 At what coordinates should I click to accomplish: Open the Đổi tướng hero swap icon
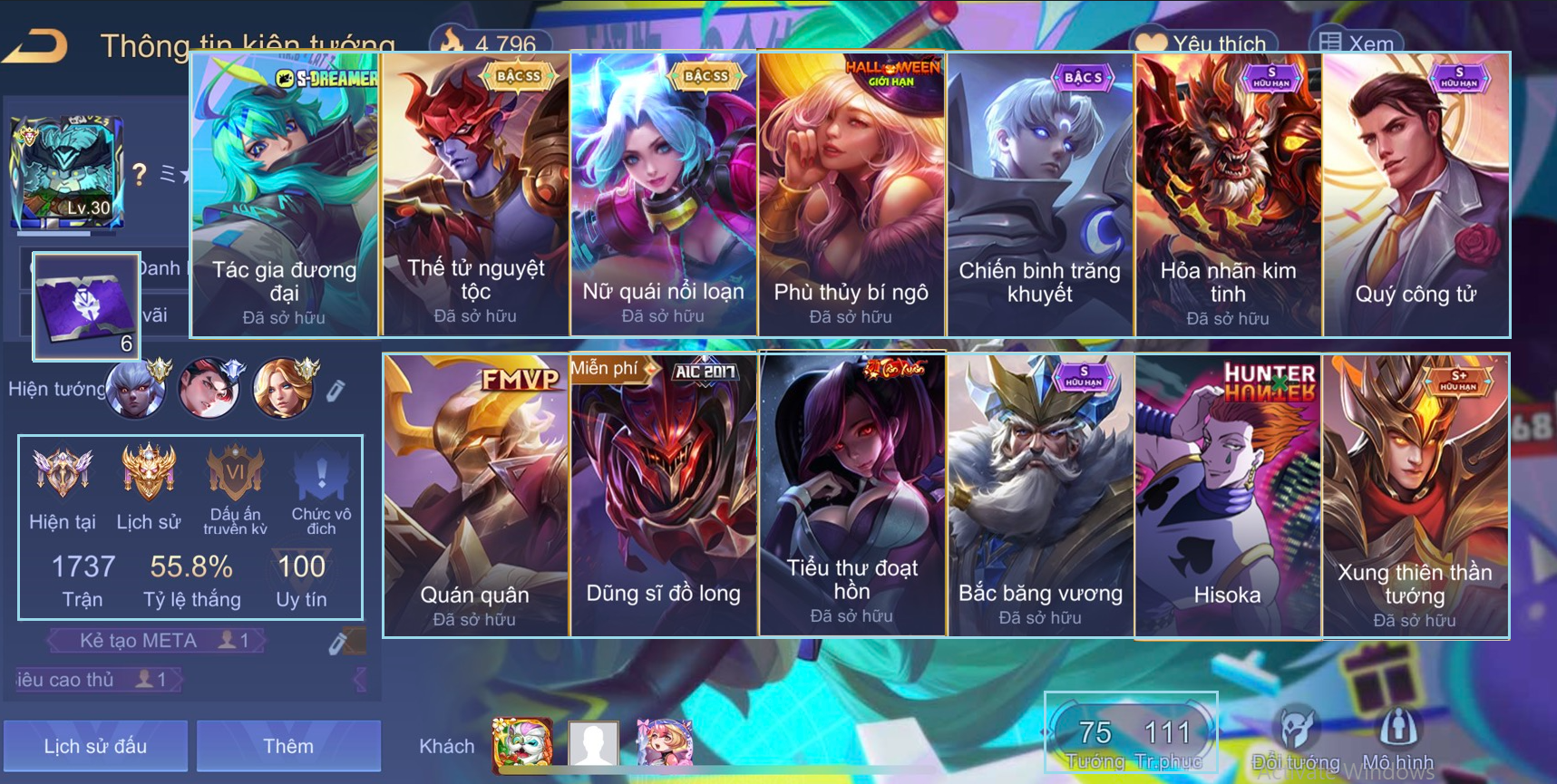tap(1295, 736)
